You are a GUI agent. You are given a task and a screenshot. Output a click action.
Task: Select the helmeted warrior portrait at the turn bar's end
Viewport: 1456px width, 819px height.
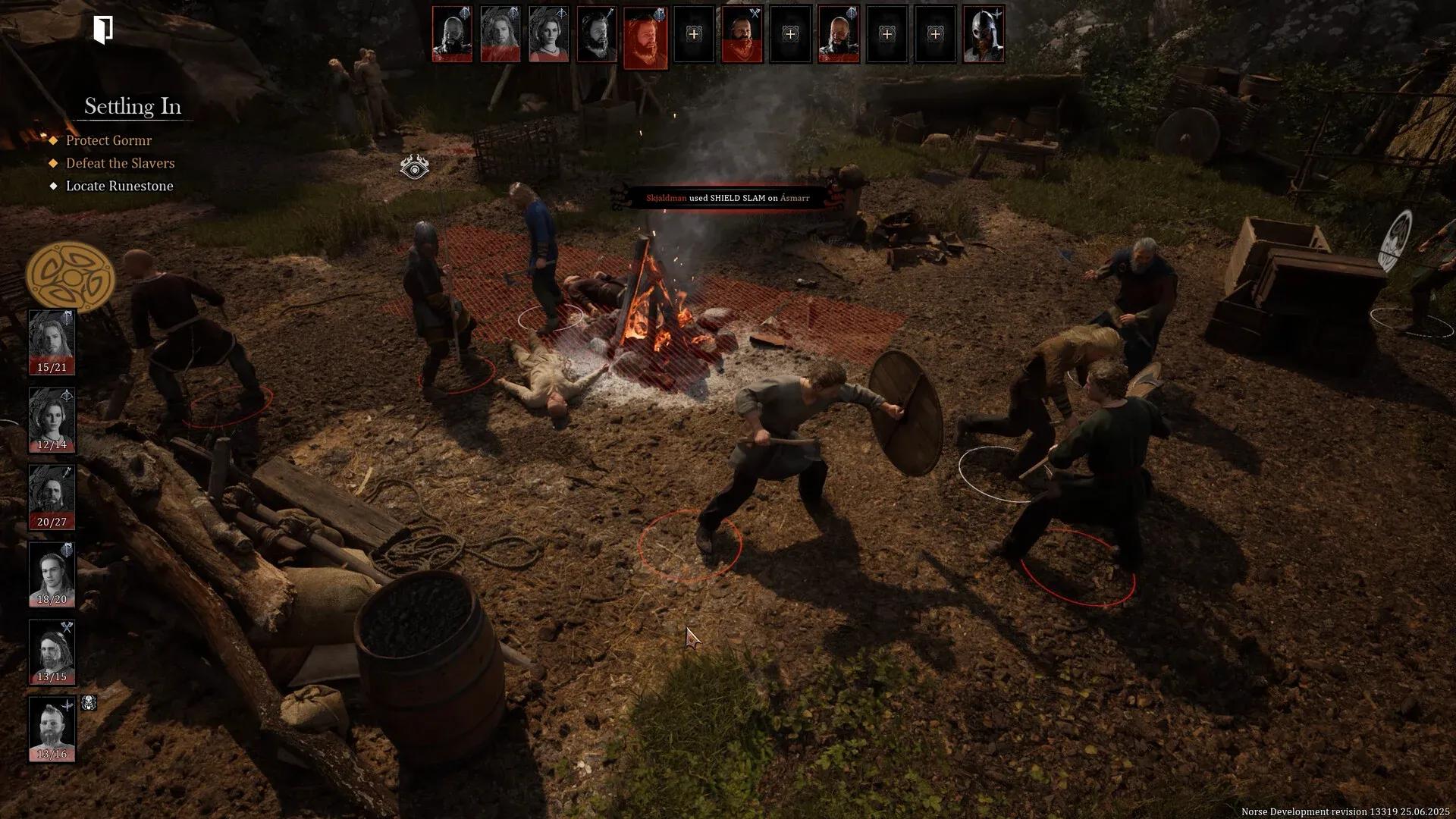click(984, 34)
